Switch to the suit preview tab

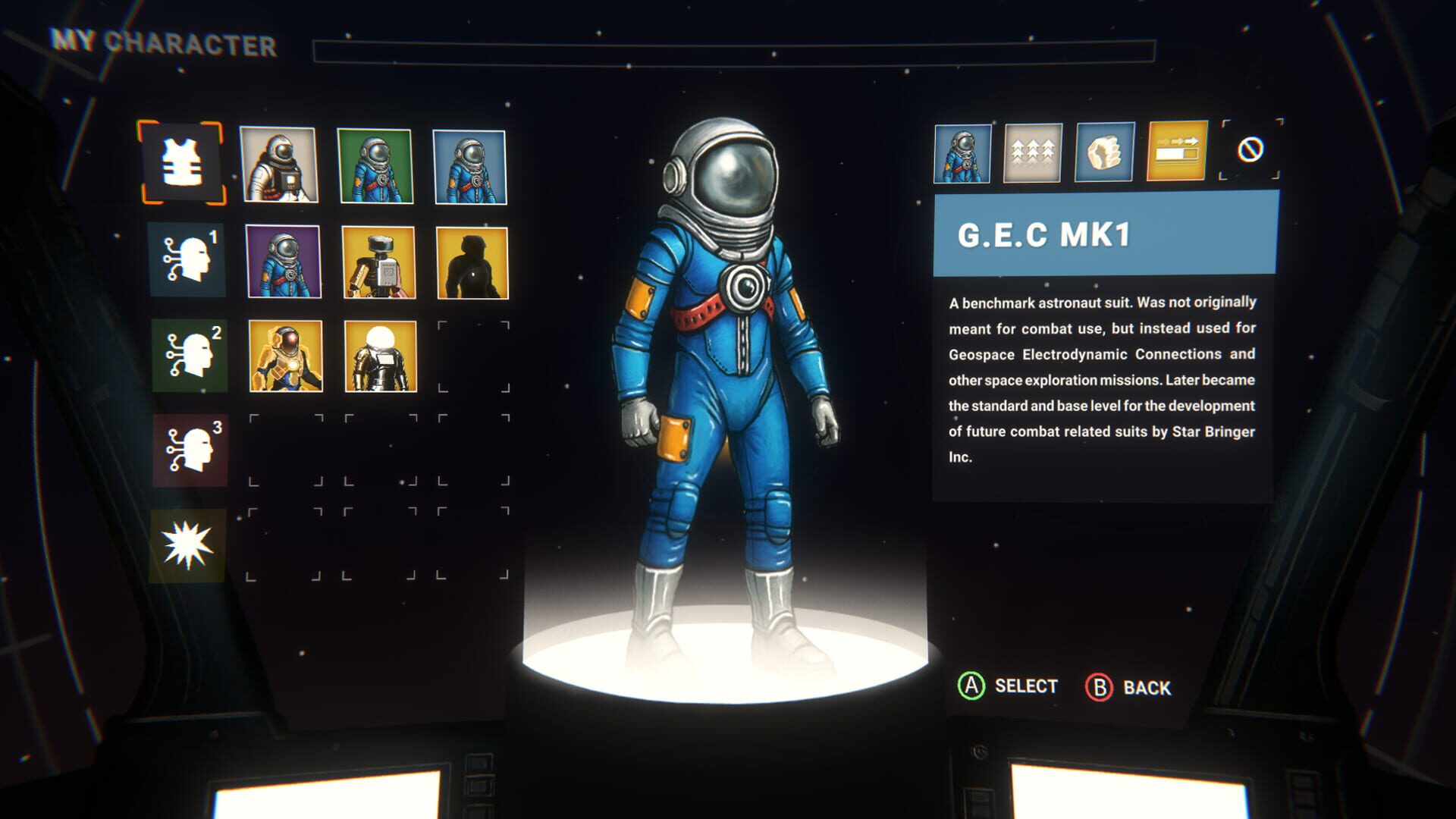coord(962,154)
